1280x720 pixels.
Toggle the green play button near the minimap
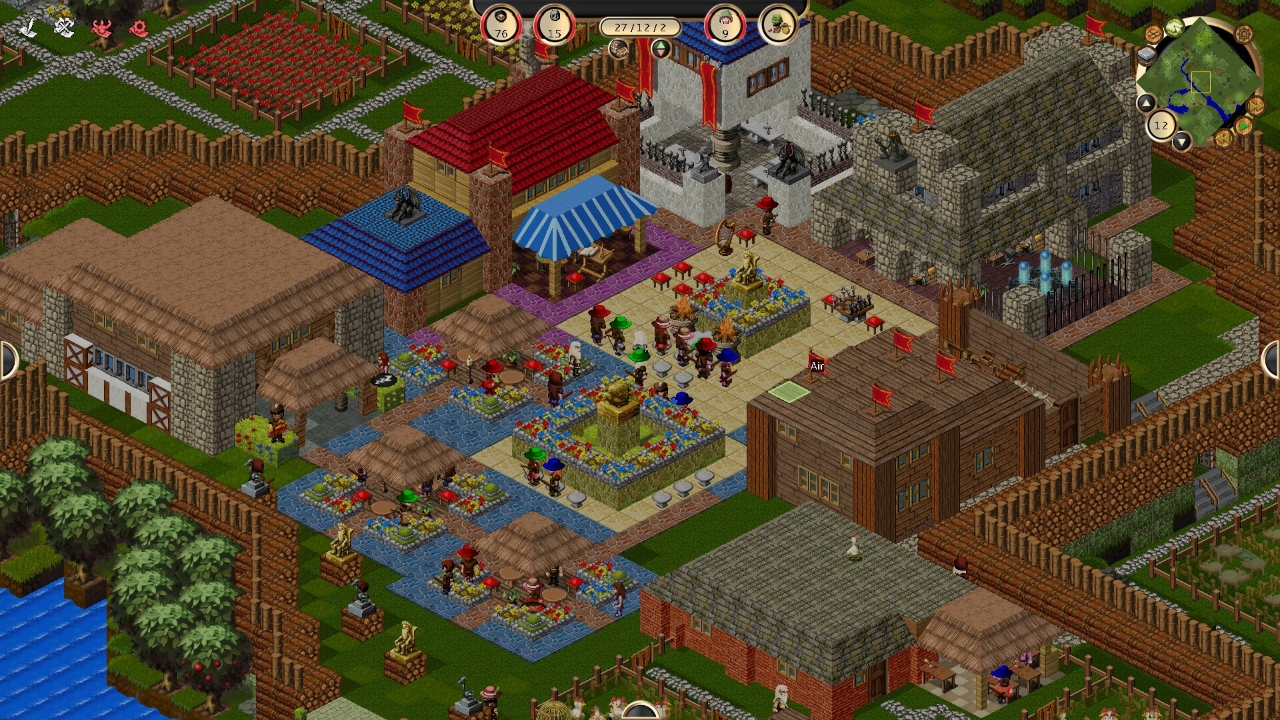click(1244, 125)
